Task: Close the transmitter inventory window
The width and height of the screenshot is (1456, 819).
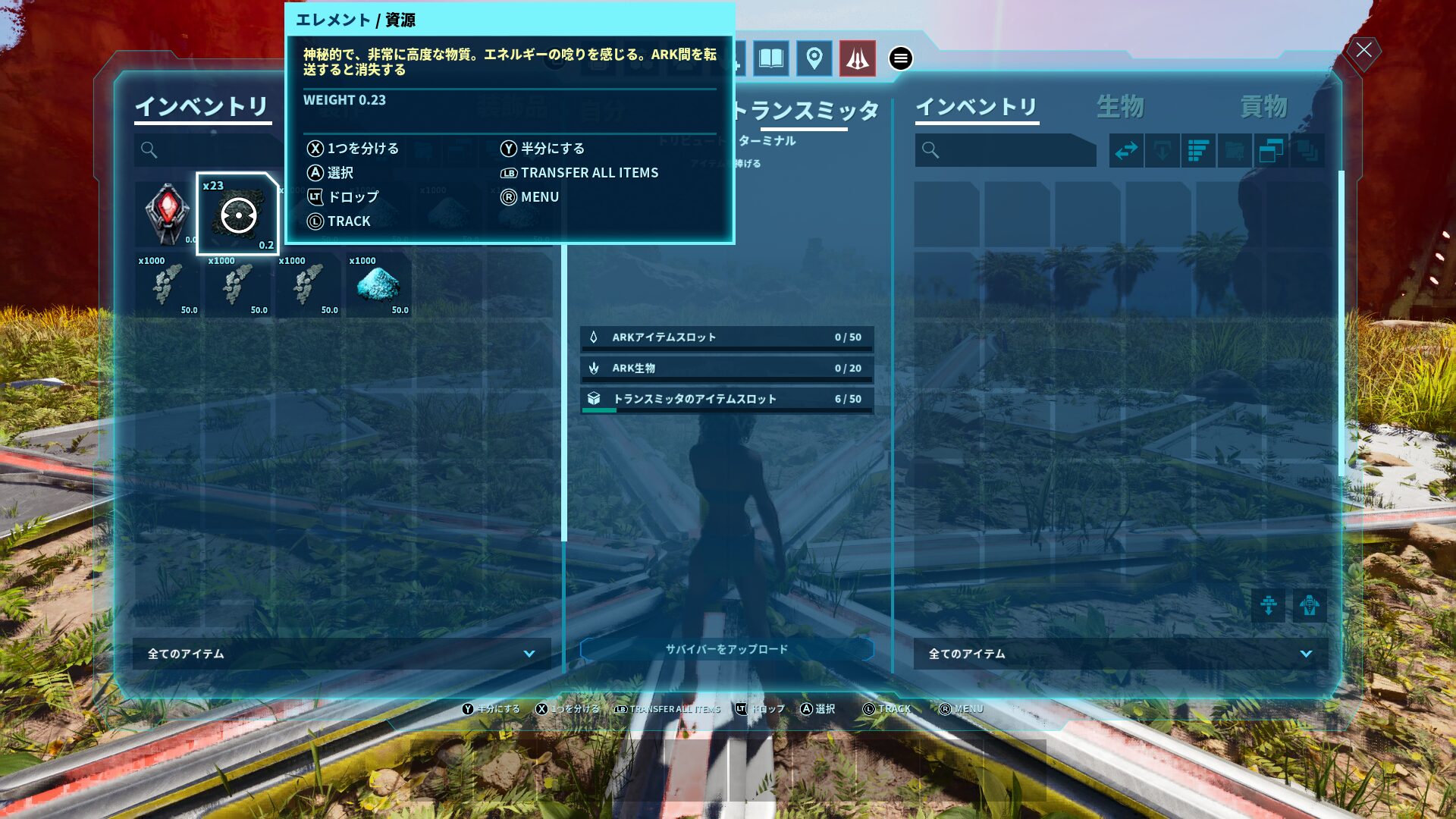Action: pyautogui.click(x=1363, y=51)
